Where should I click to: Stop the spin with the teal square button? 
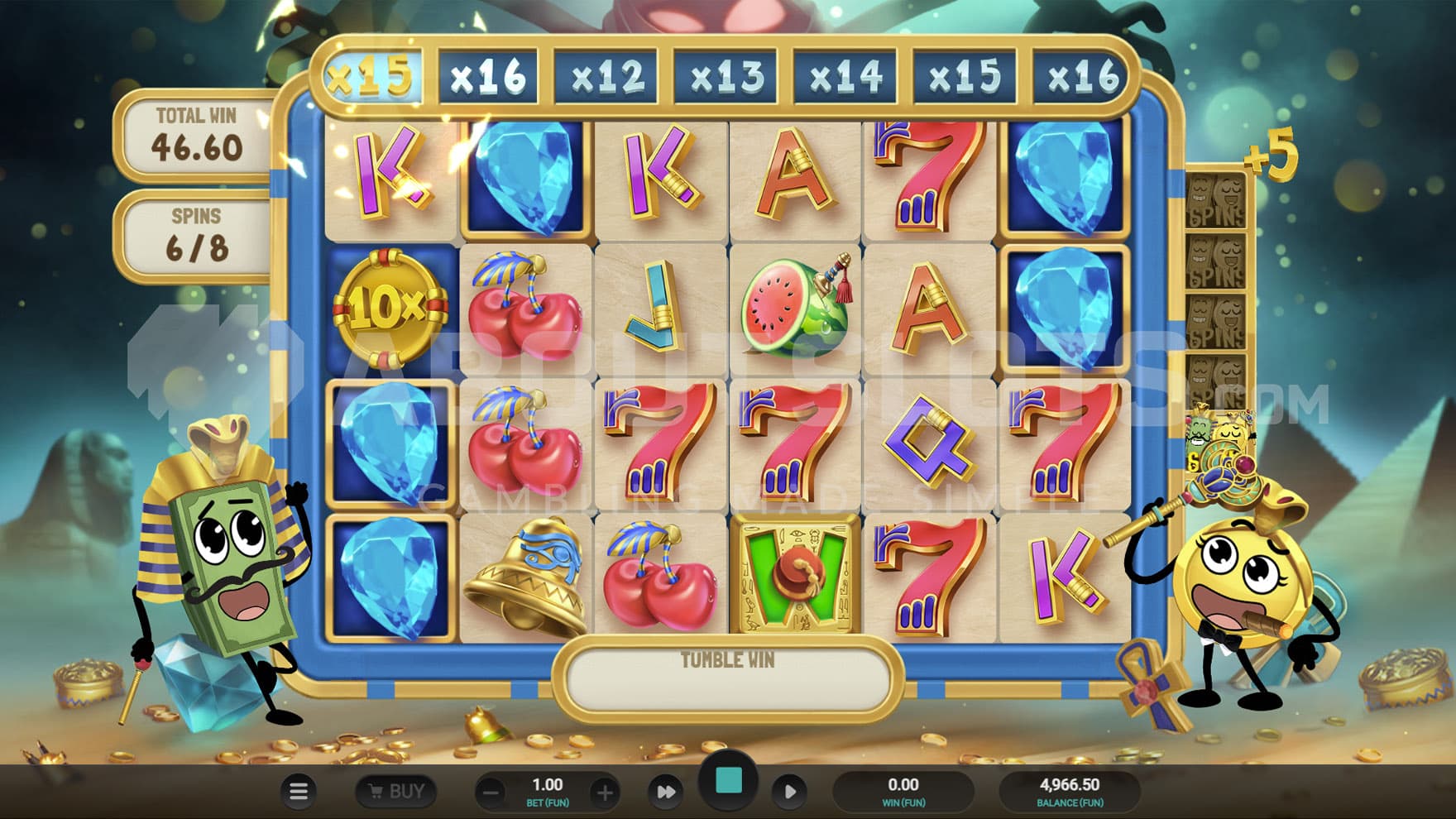click(x=728, y=780)
